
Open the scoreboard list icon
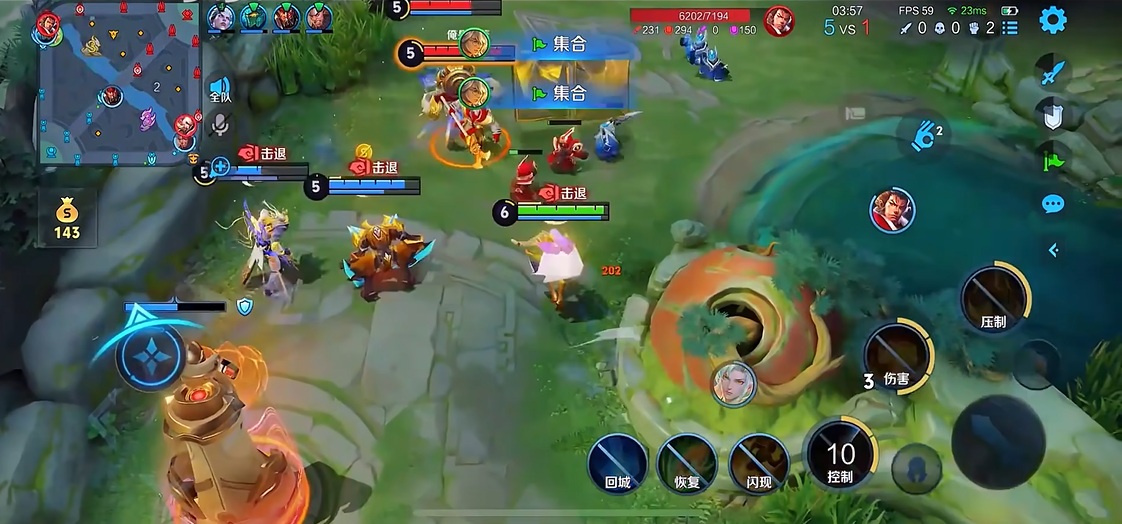(x=1010, y=28)
